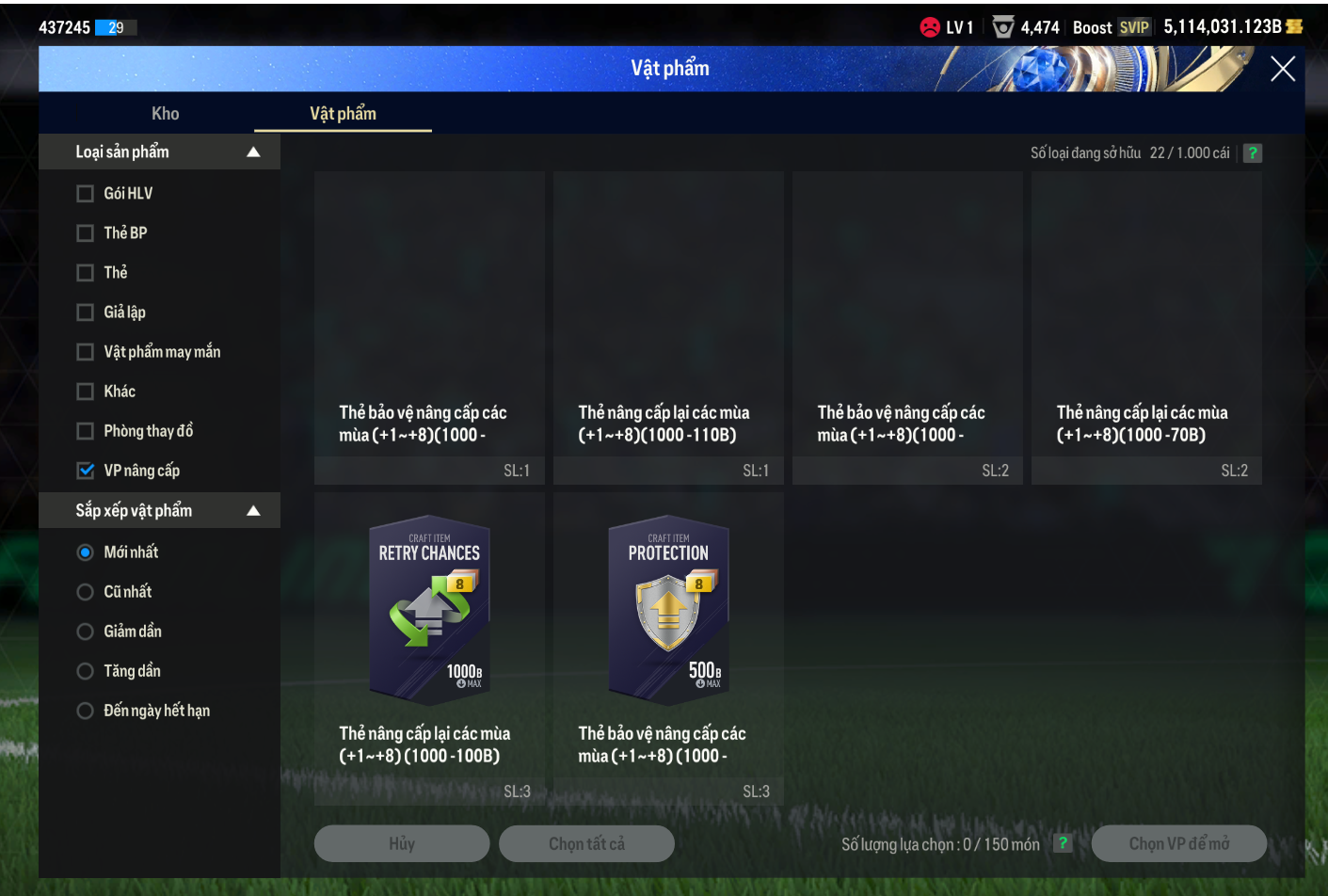Switch to the Kho tab
This screenshot has height=896, width=1328.
pyautogui.click(x=165, y=114)
